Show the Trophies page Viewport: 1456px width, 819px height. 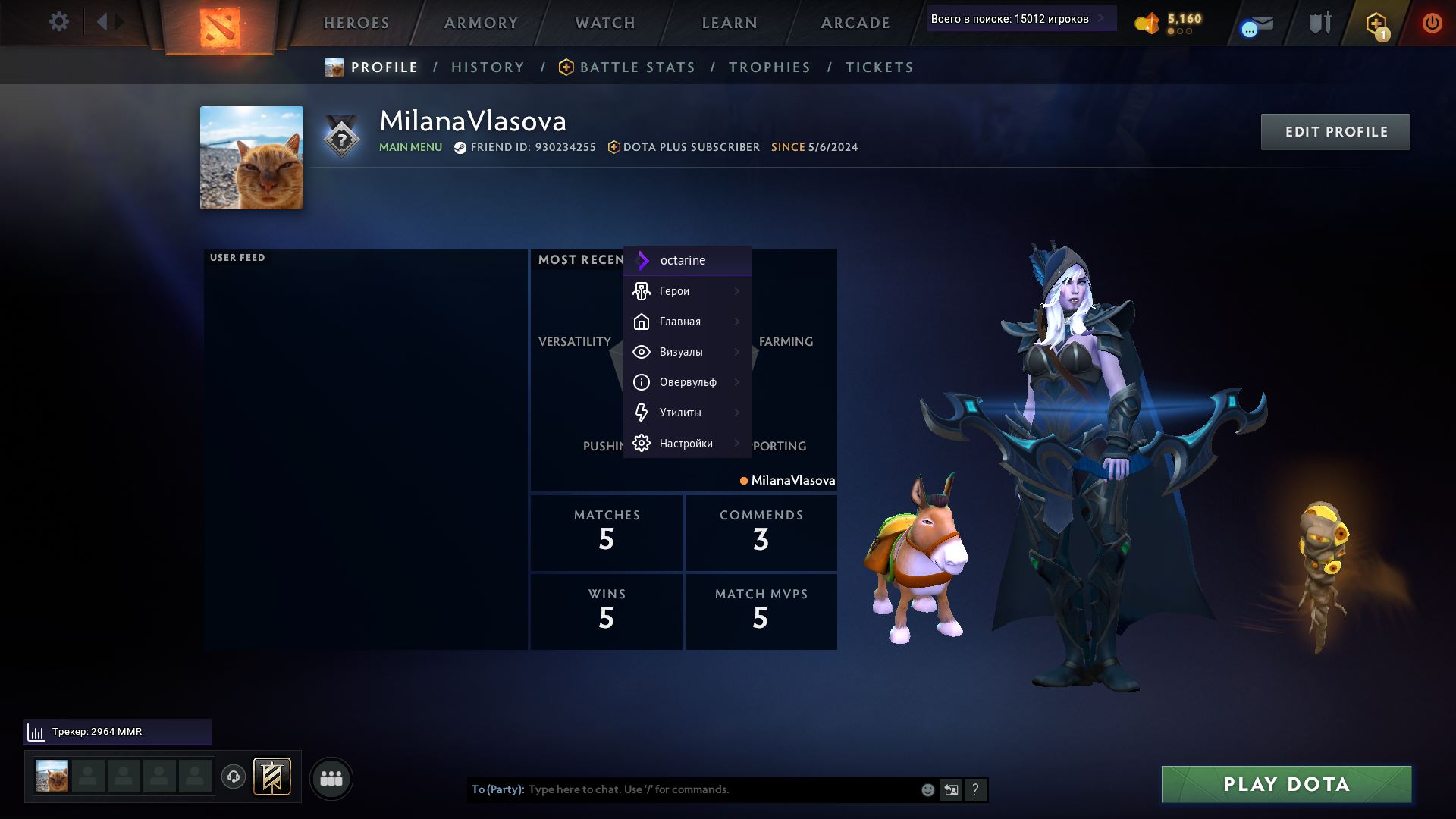coord(770,67)
